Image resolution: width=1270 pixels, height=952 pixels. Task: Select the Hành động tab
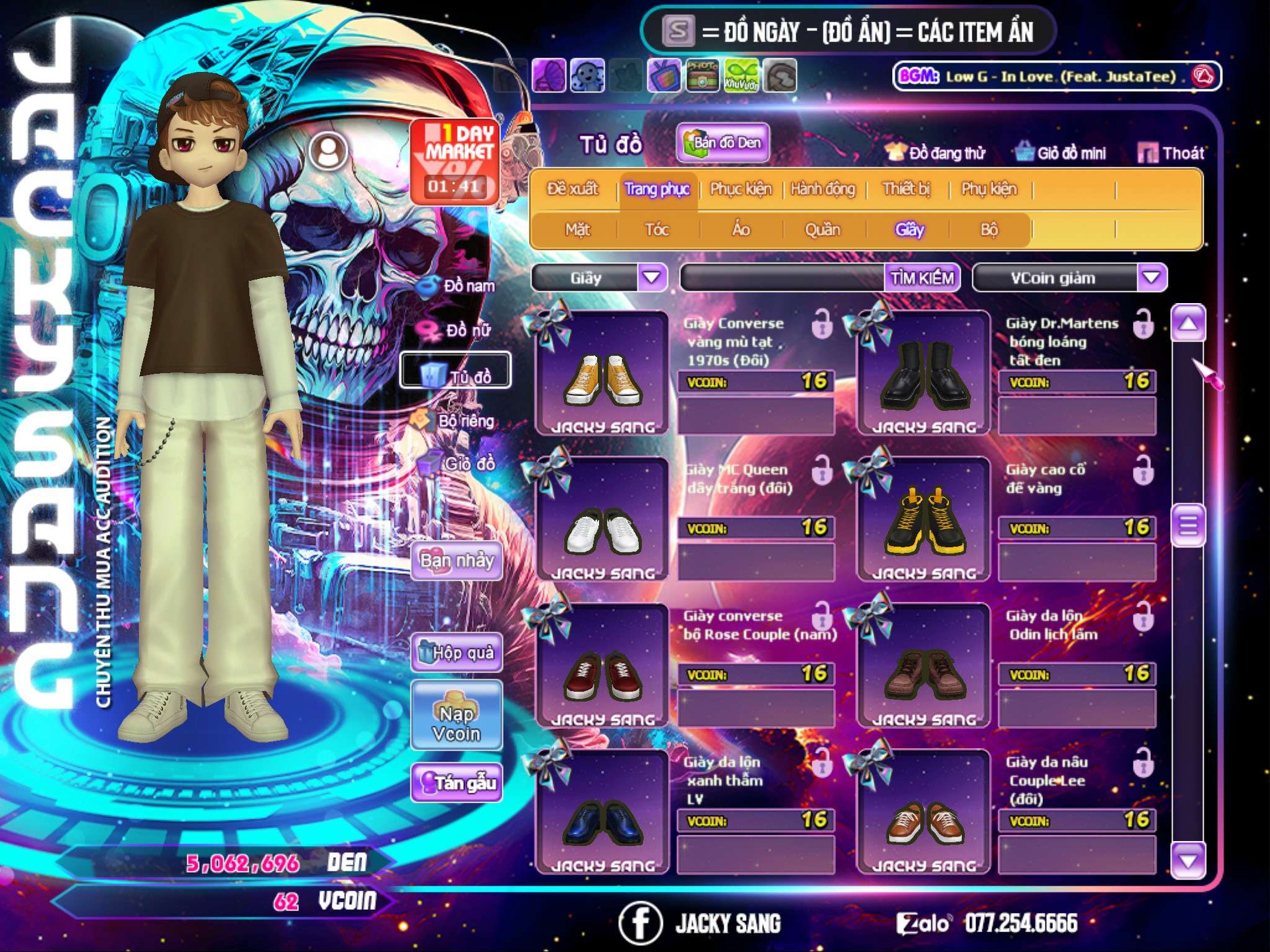[822, 189]
